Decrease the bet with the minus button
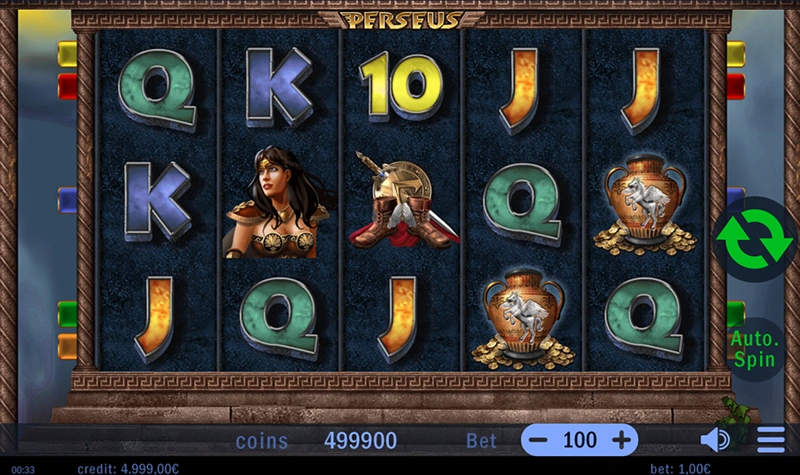Viewport: 800px width, 475px height. (x=539, y=440)
